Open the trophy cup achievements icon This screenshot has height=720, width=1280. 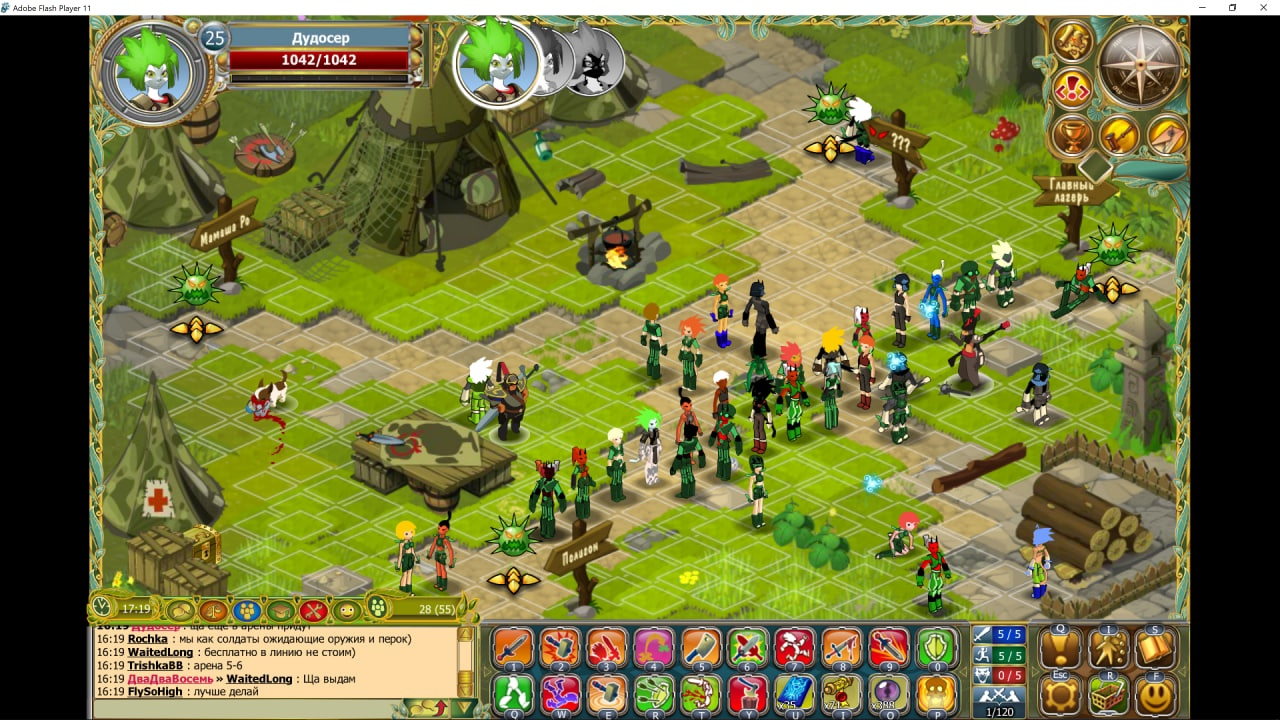coord(1072,135)
